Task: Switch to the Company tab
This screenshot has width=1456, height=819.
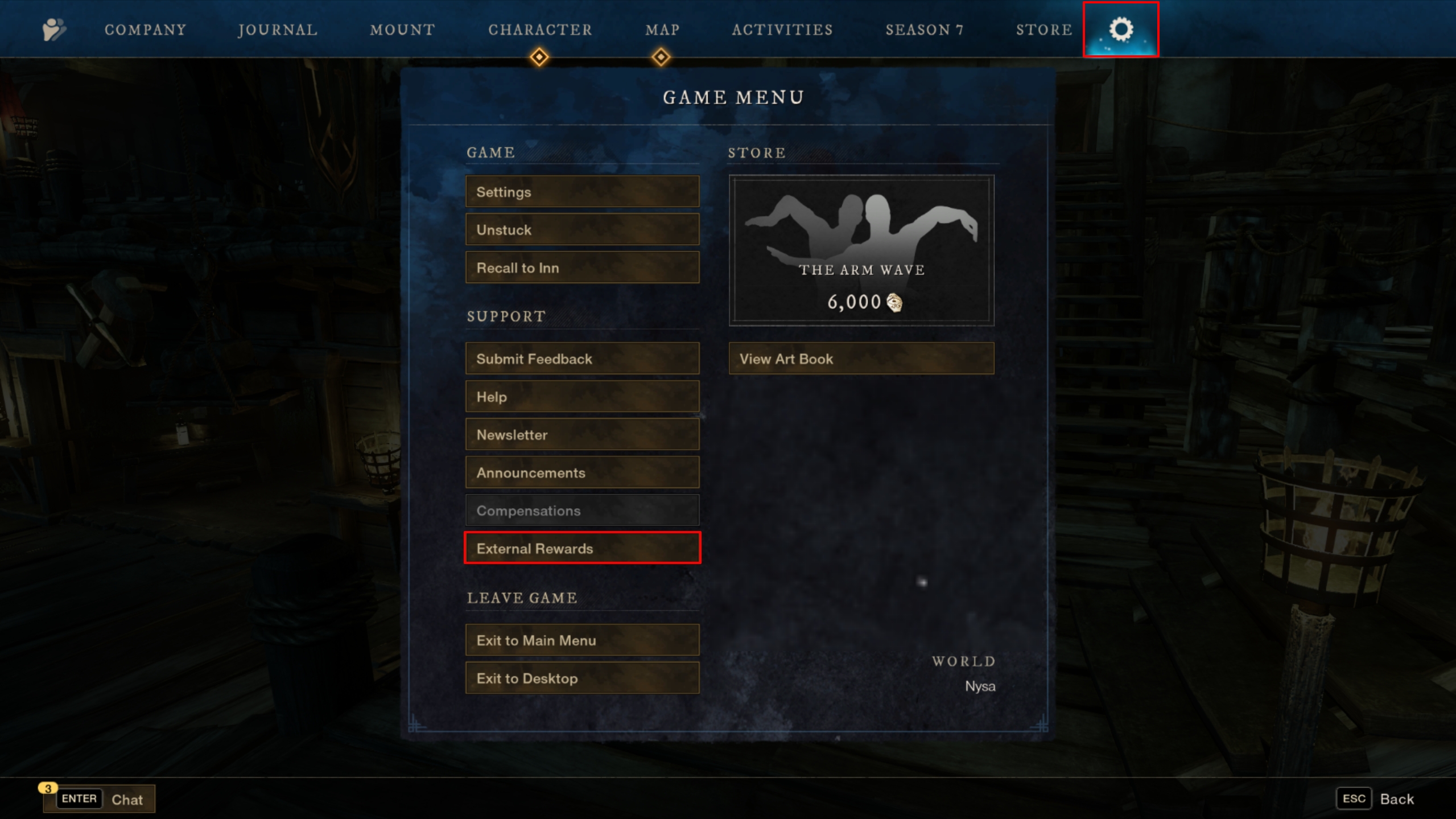Action: [145, 30]
